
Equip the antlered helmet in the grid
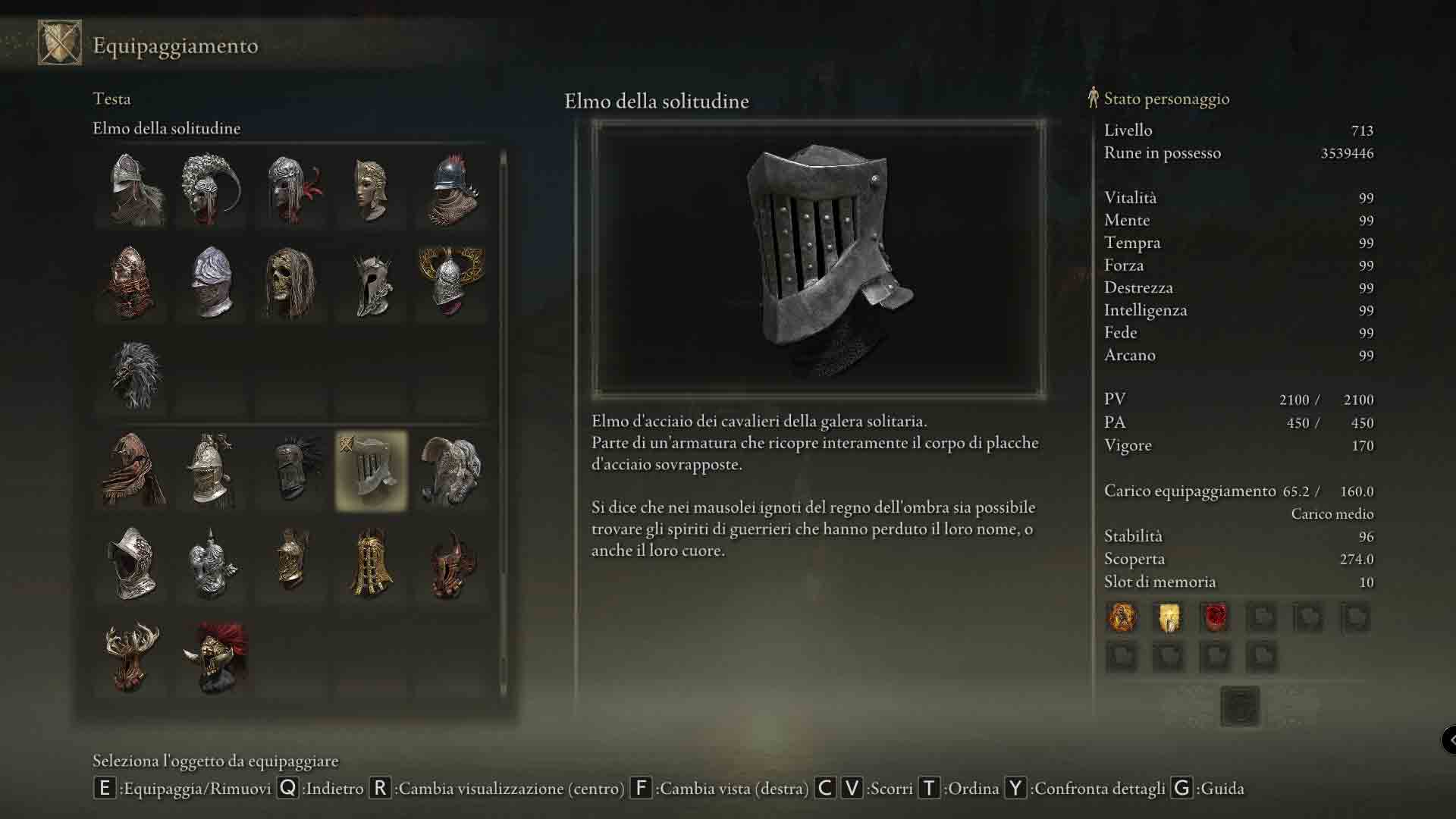point(132,657)
